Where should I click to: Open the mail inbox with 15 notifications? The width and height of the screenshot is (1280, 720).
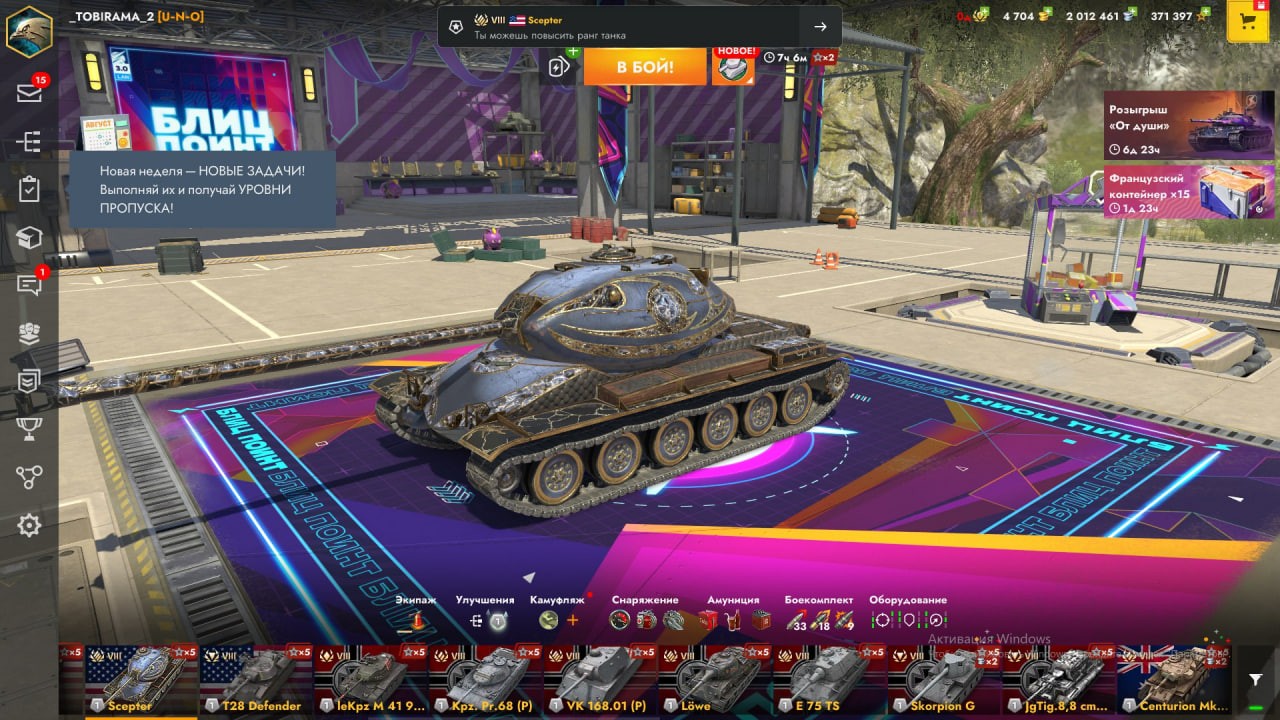(x=29, y=93)
